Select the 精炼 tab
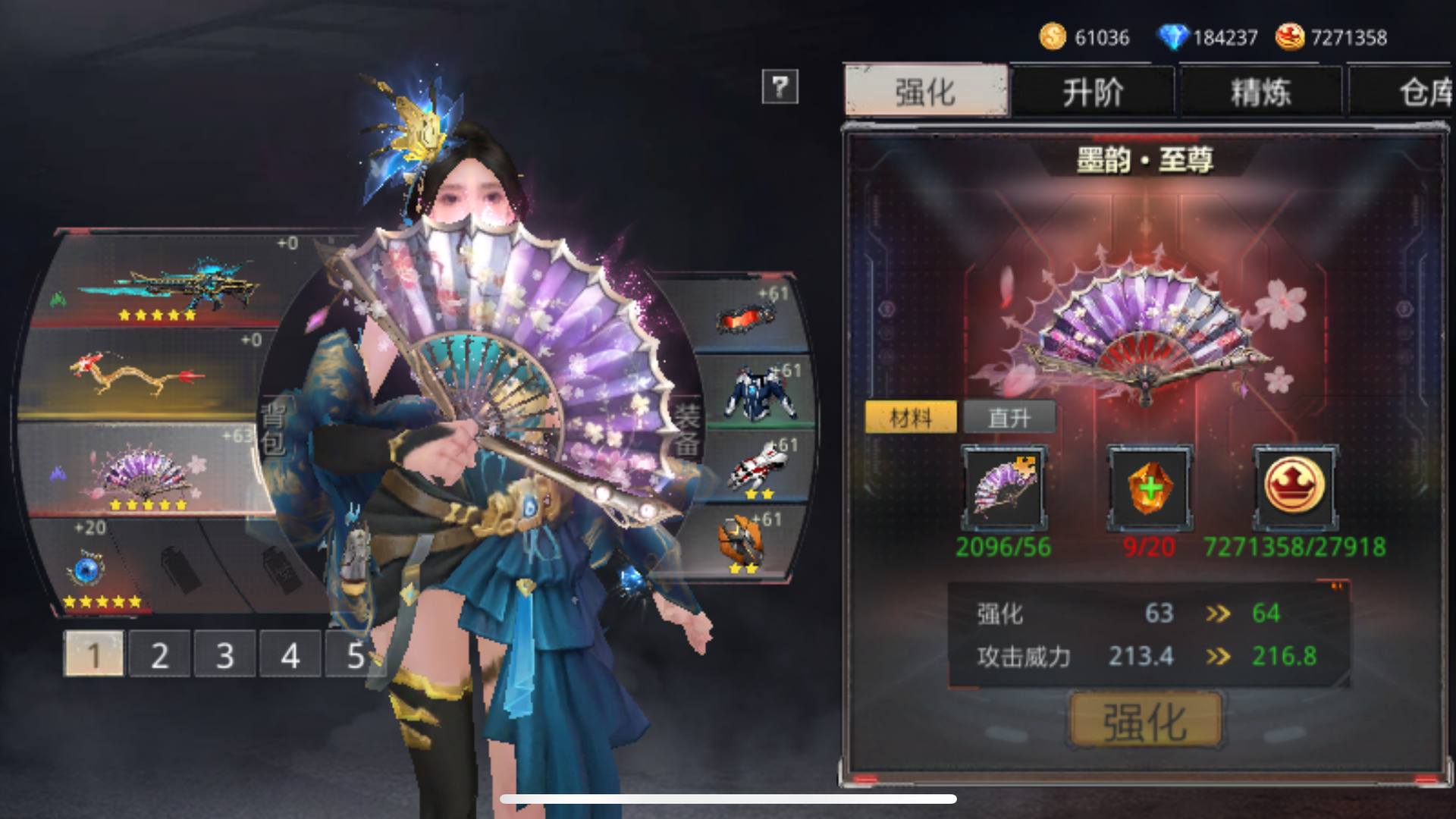 (1260, 93)
